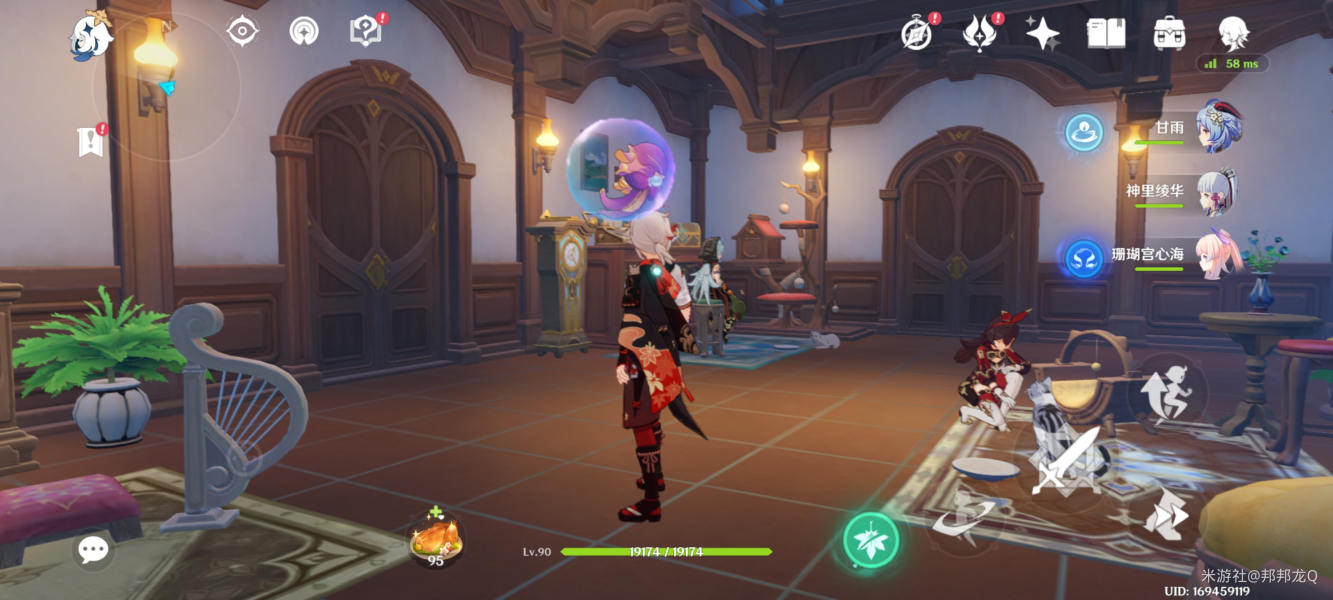Open the four-pointed star Wish menu
1333x600 pixels.
coord(1042,33)
